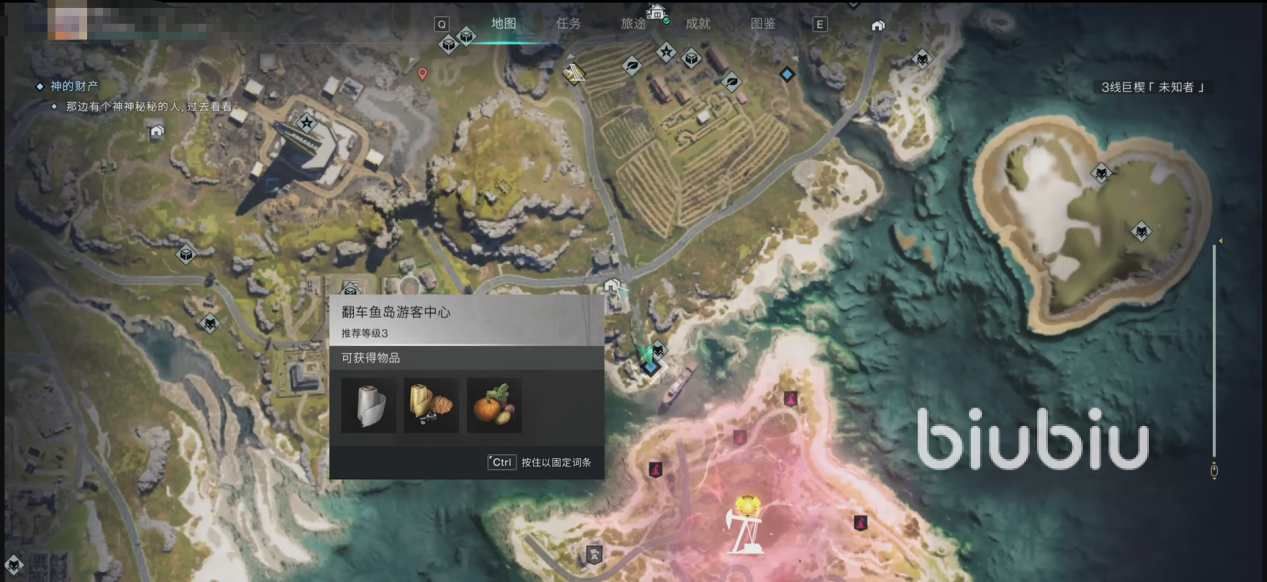This screenshot has width=1267, height=582.
Task: Open the 任务 quests tab
Action: click(x=568, y=23)
